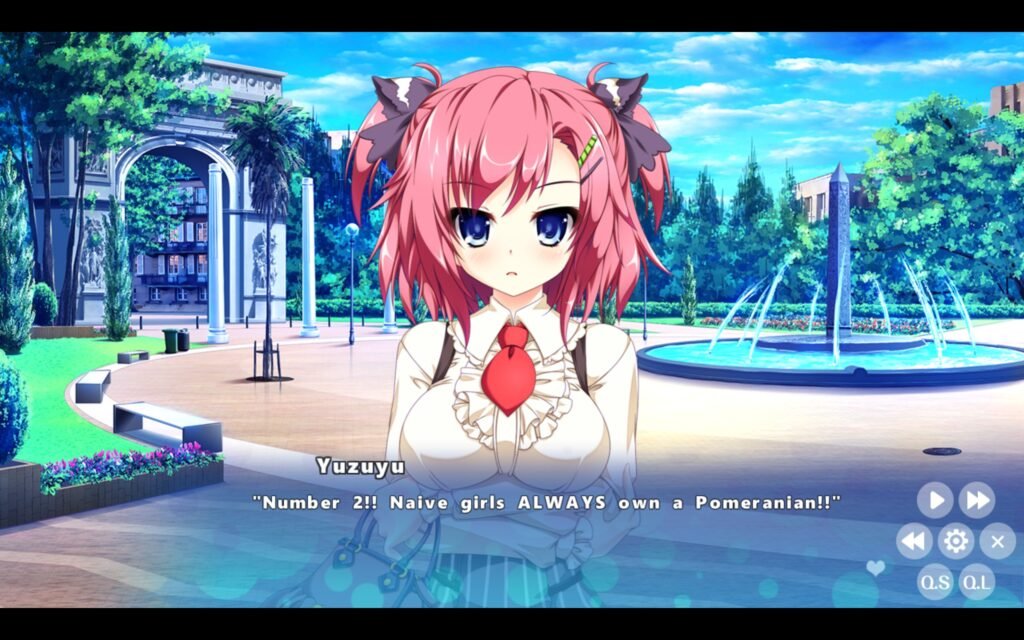This screenshot has width=1024, height=640.
Task: Open the backlog with the rewind button
Action: tap(914, 541)
